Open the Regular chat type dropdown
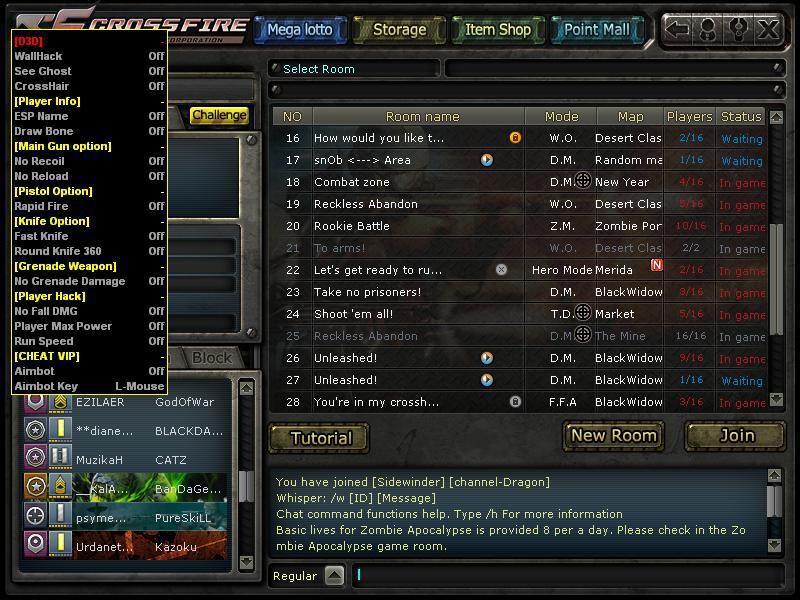 click(x=334, y=575)
